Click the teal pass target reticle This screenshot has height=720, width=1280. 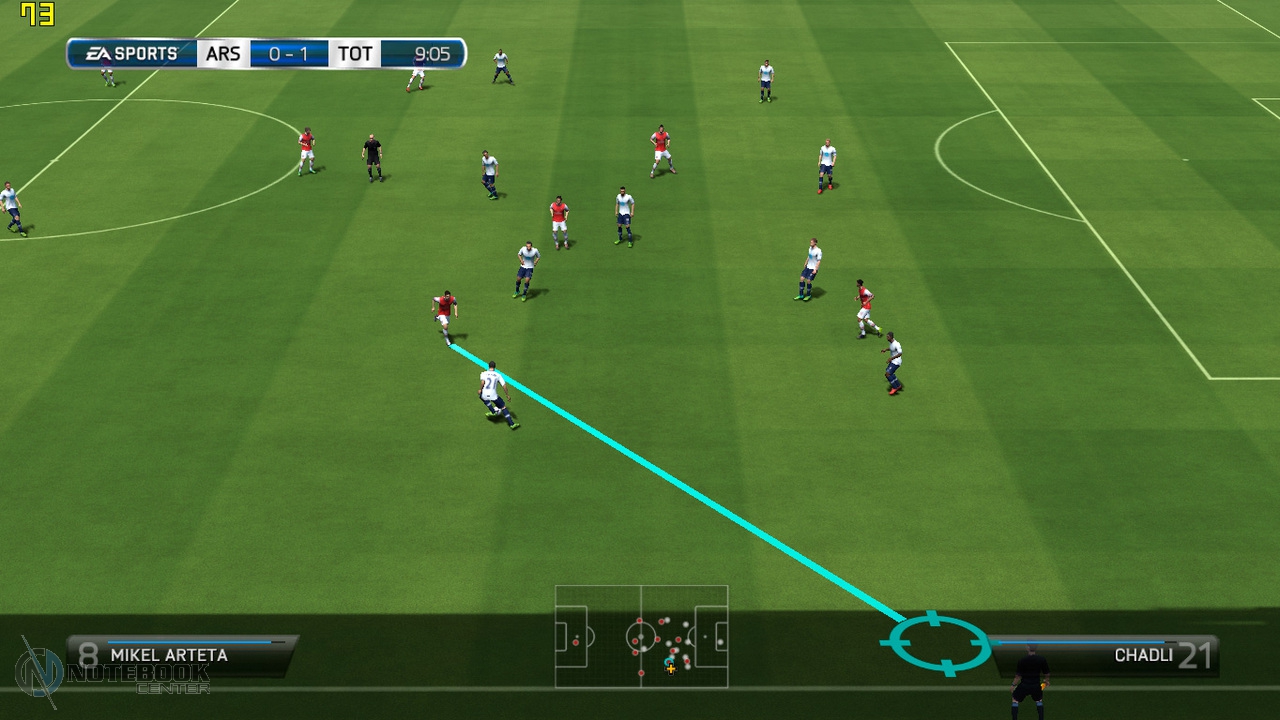tap(936, 643)
